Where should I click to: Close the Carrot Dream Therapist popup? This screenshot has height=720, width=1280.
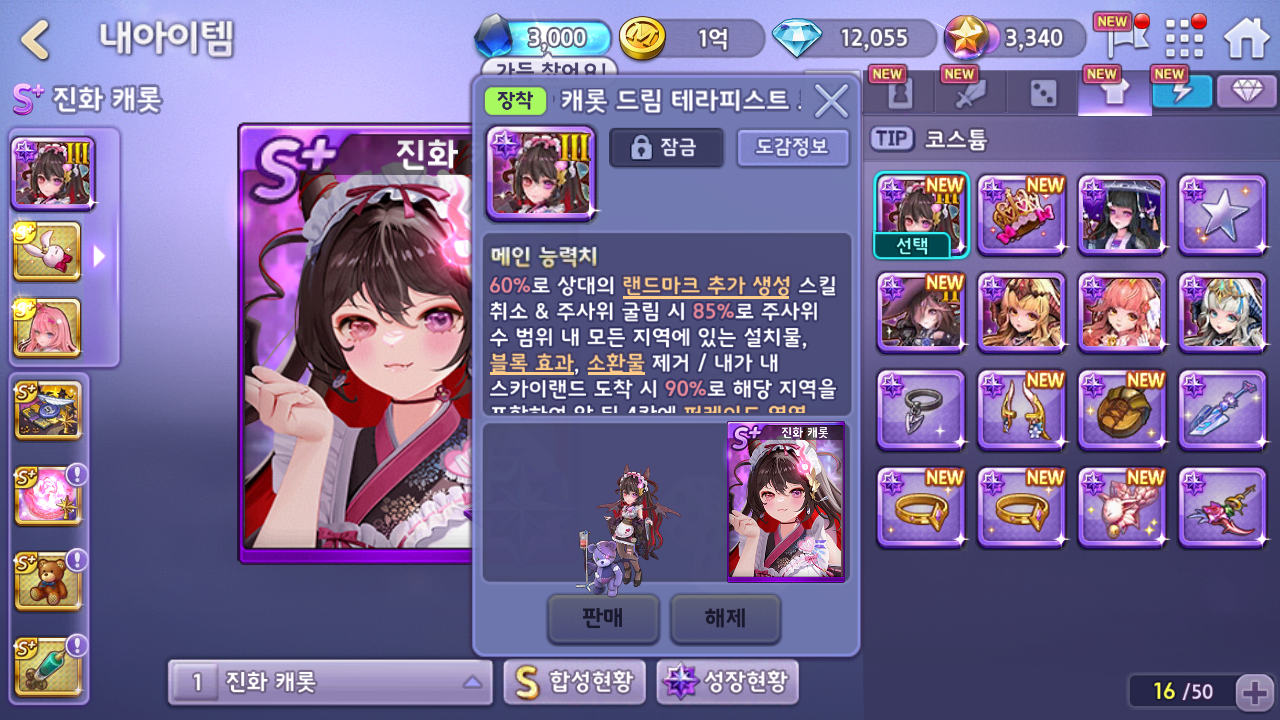click(831, 100)
